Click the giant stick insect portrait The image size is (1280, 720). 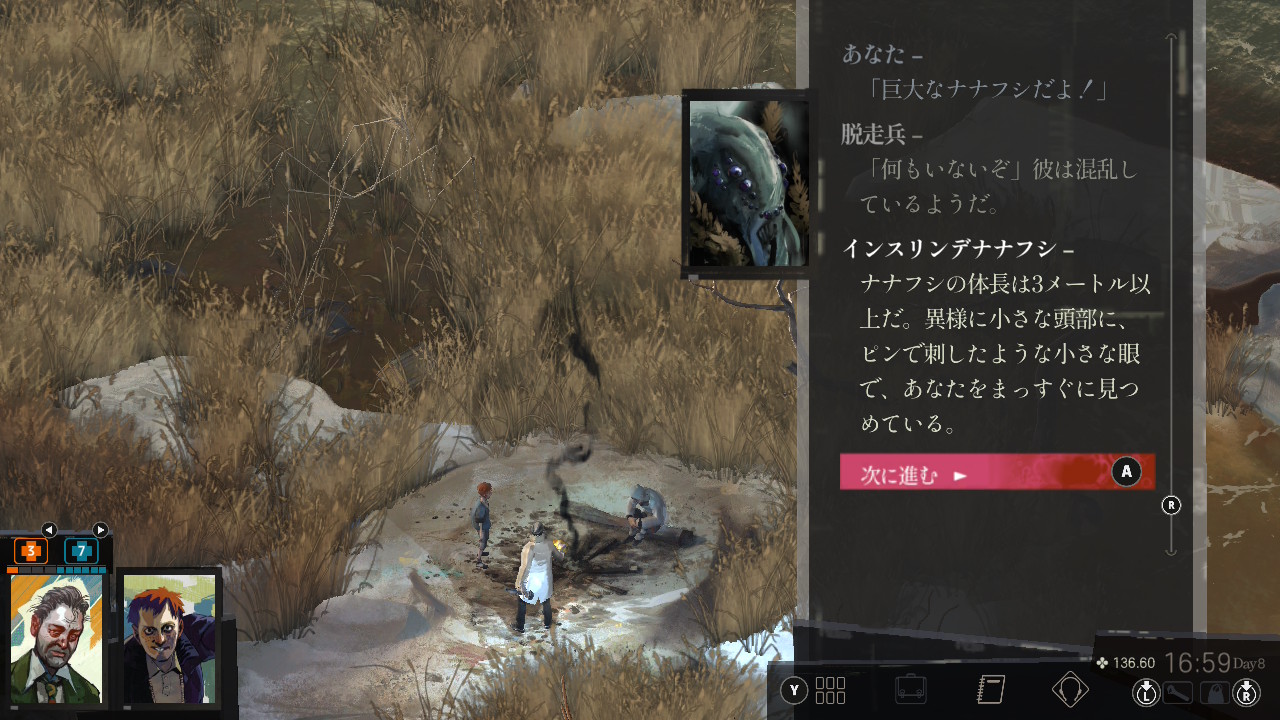click(747, 183)
